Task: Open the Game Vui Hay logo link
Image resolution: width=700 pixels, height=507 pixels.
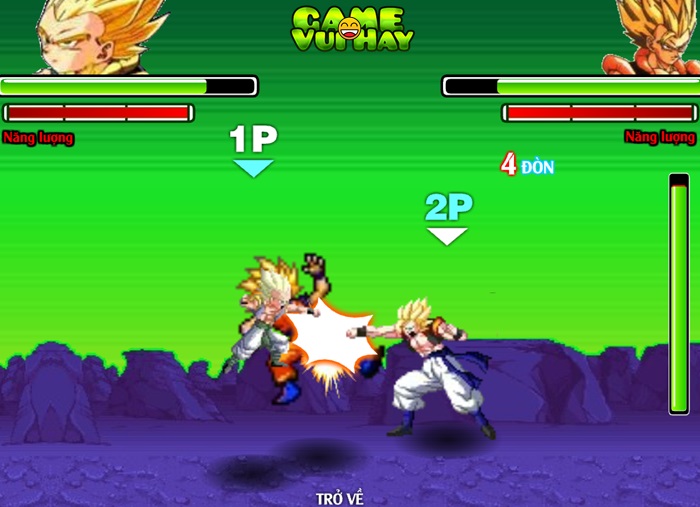Action: (x=352, y=30)
